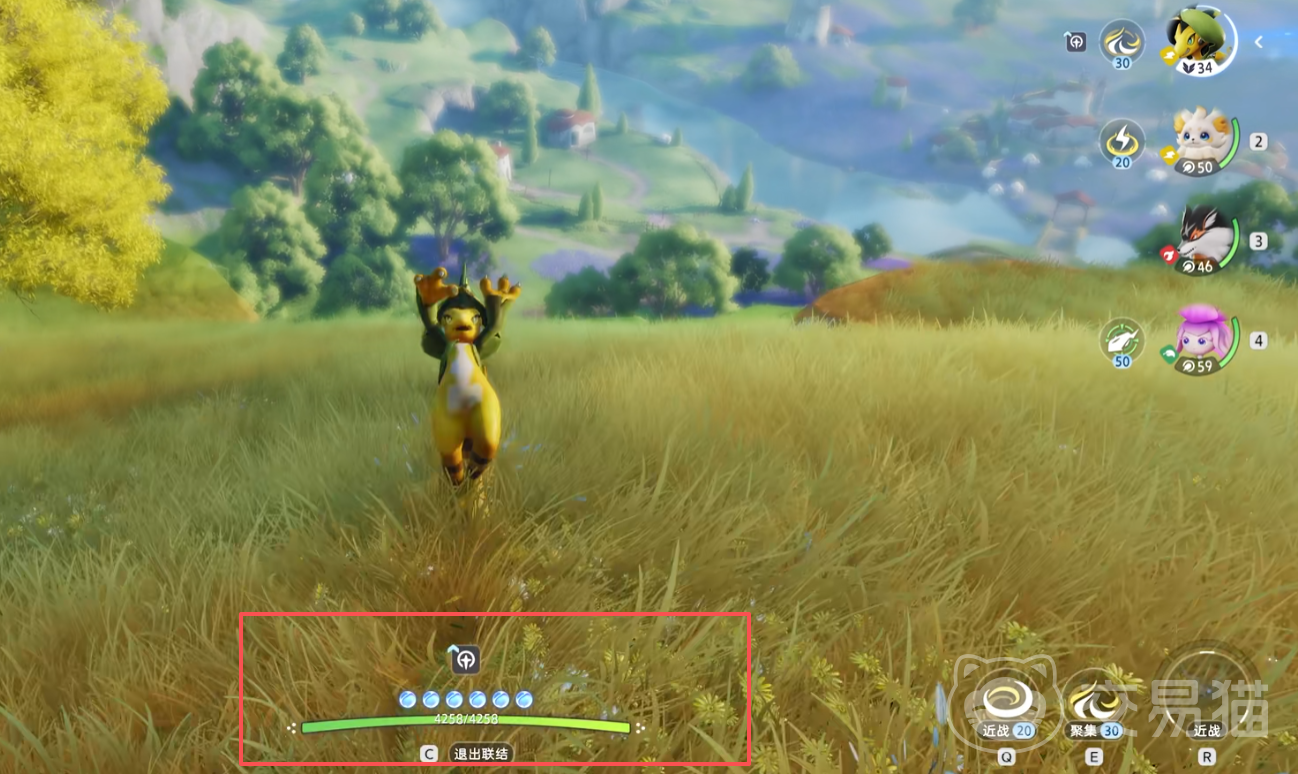Screen dimensions: 1298x774
Task: Click the small link icon left of the party skills
Action: [x=1075, y=42]
